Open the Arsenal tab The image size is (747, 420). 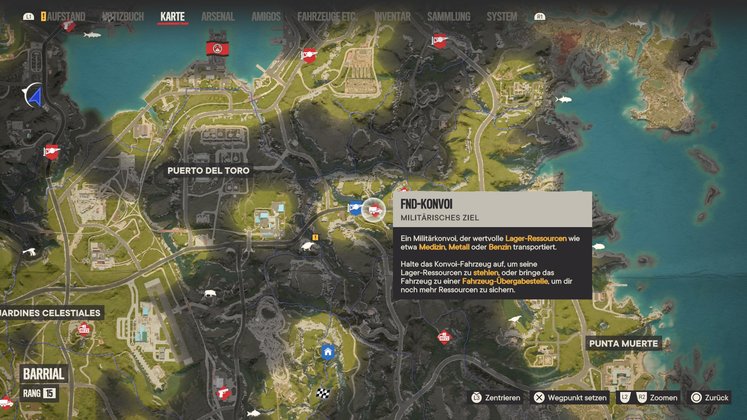point(218,17)
